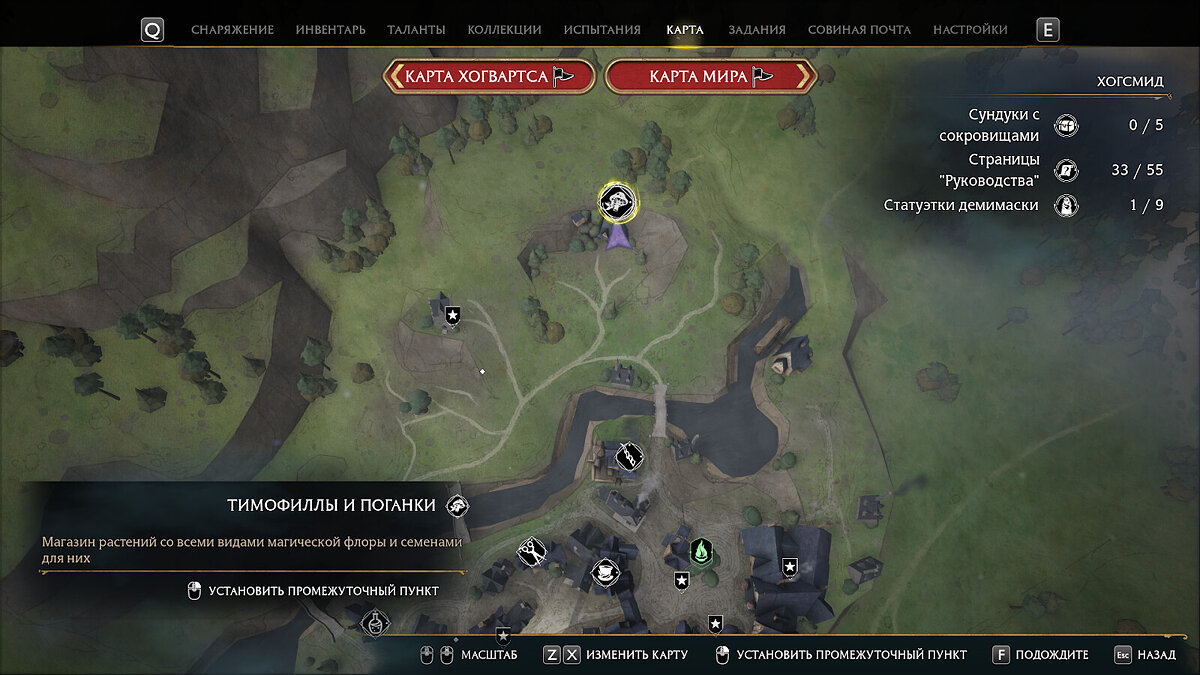
Task: Click the diagonal twisted-item shop marker by the river
Action: pos(628,456)
